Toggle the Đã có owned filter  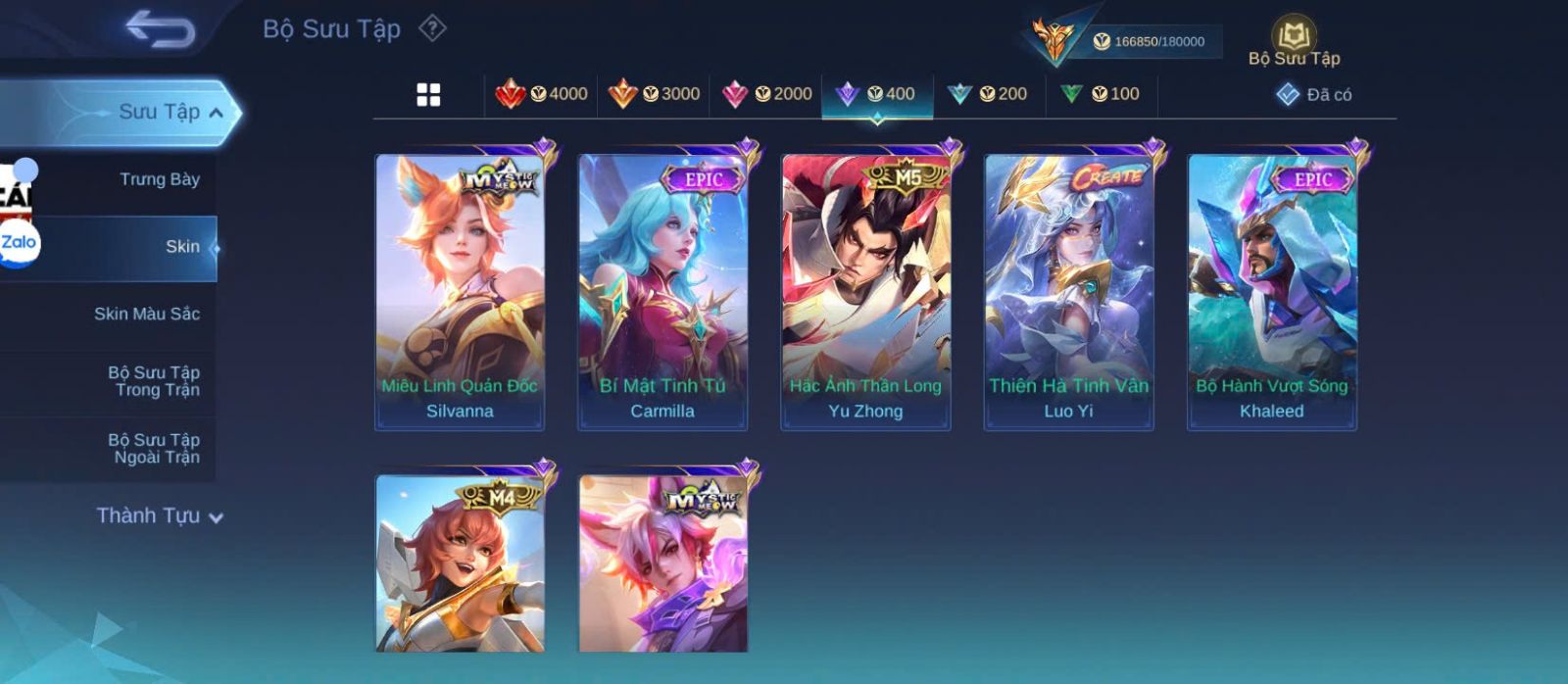click(x=1314, y=94)
